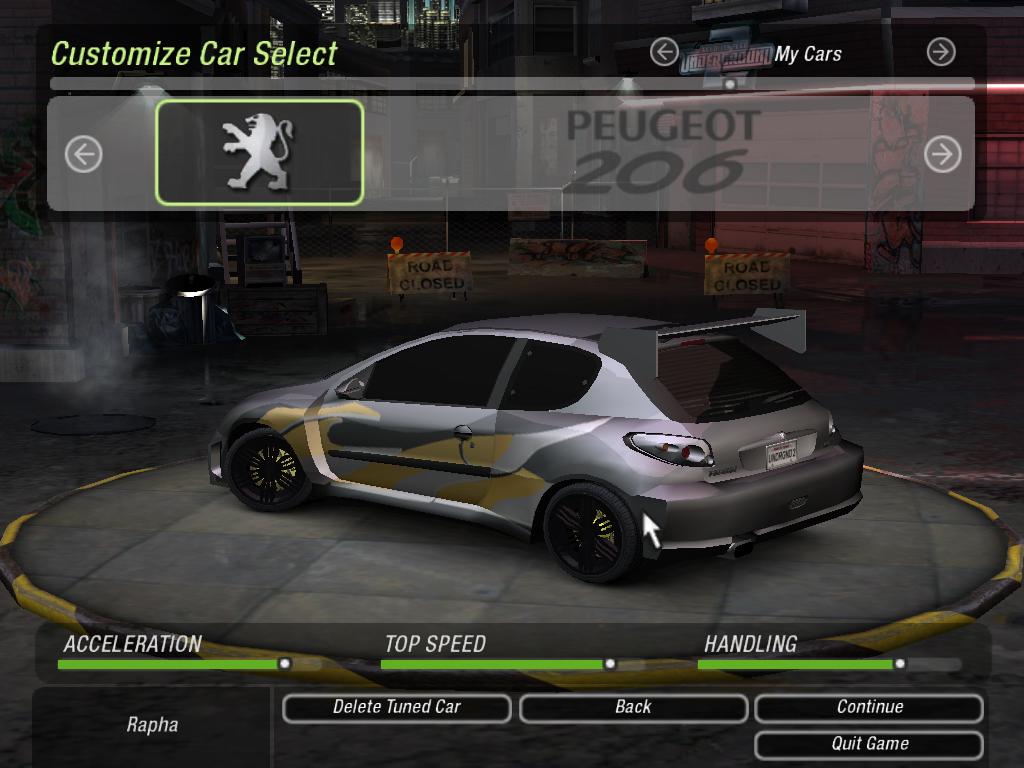The height and width of the screenshot is (768, 1024).
Task: Show the next car with the right arrow
Action: click(942, 154)
